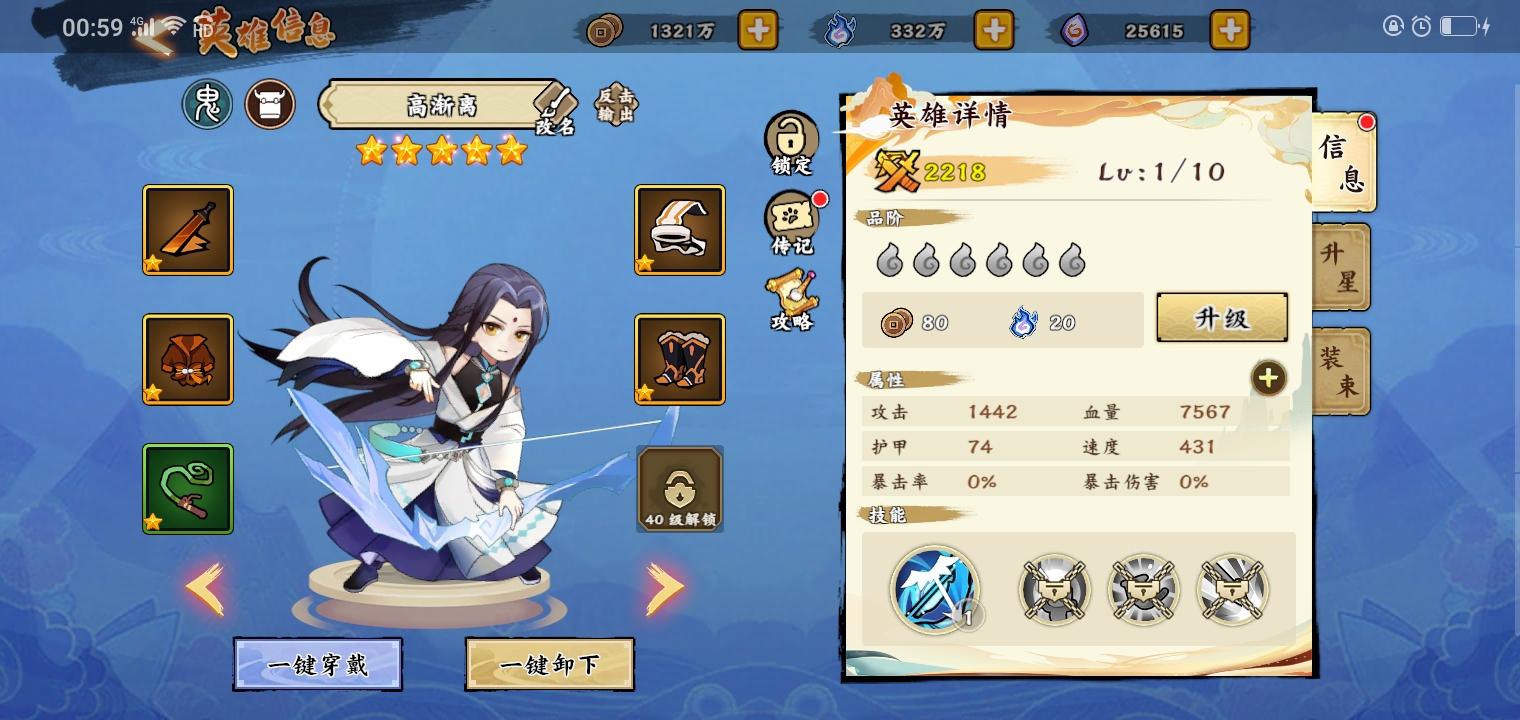View the unlocked ice skill icon
1520x720 pixels.
pyautogui.click(x=935, y=590)
